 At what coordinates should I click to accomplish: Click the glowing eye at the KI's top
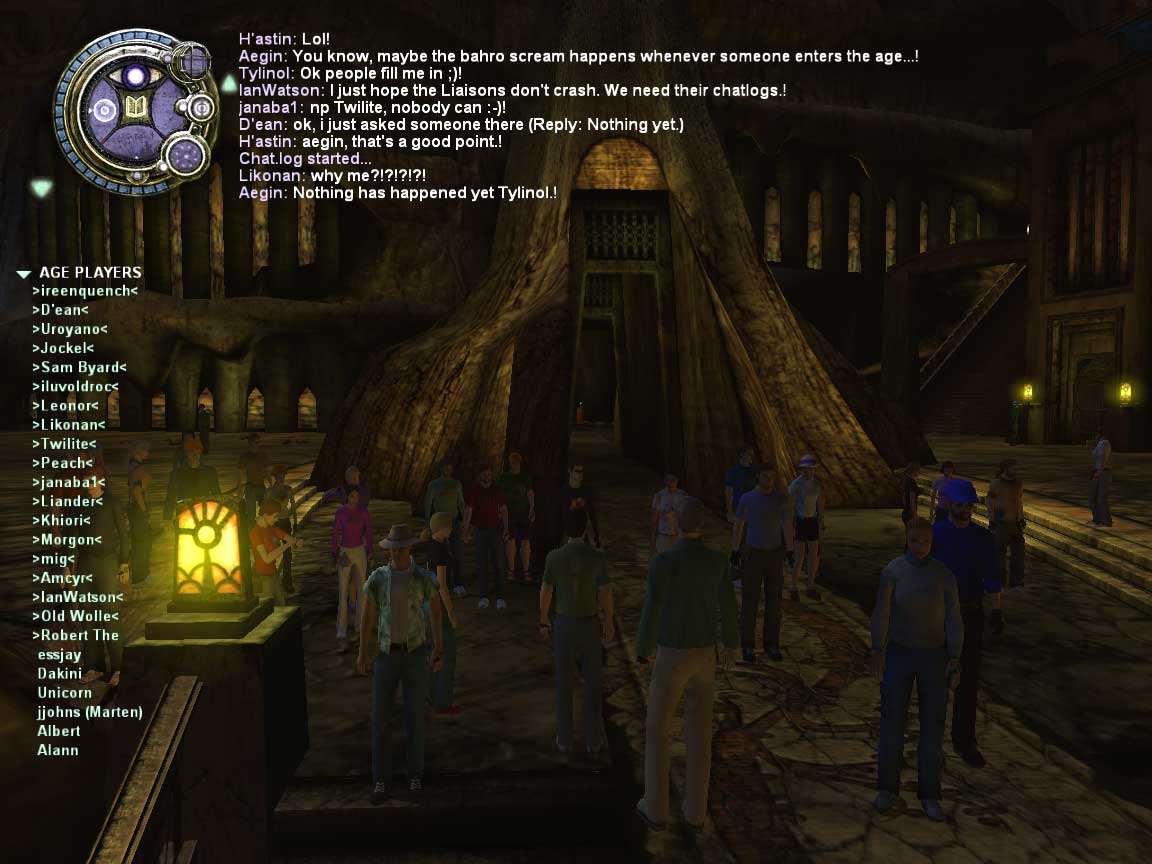135,74
